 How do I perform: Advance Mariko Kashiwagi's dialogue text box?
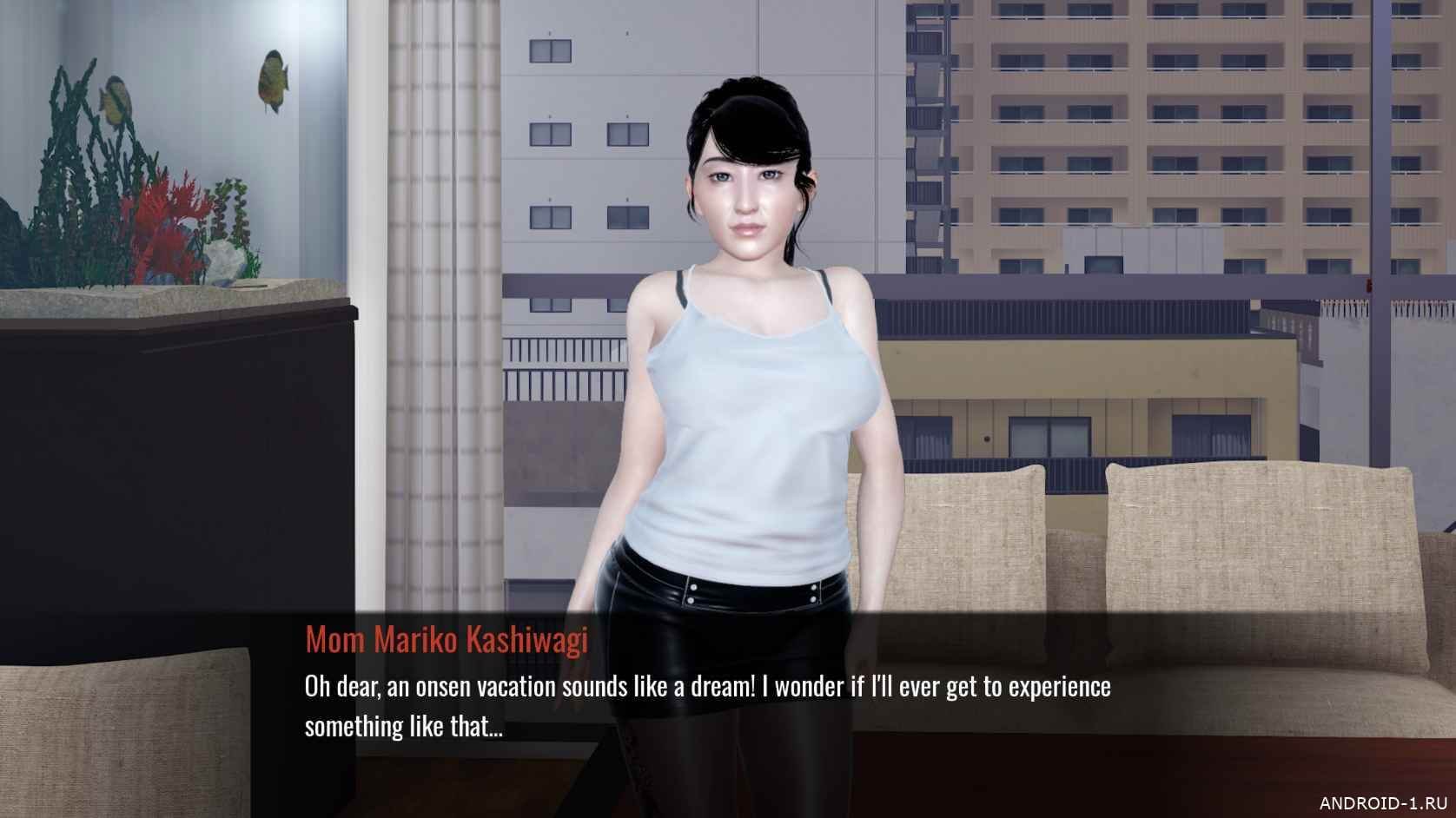[707, 705]
